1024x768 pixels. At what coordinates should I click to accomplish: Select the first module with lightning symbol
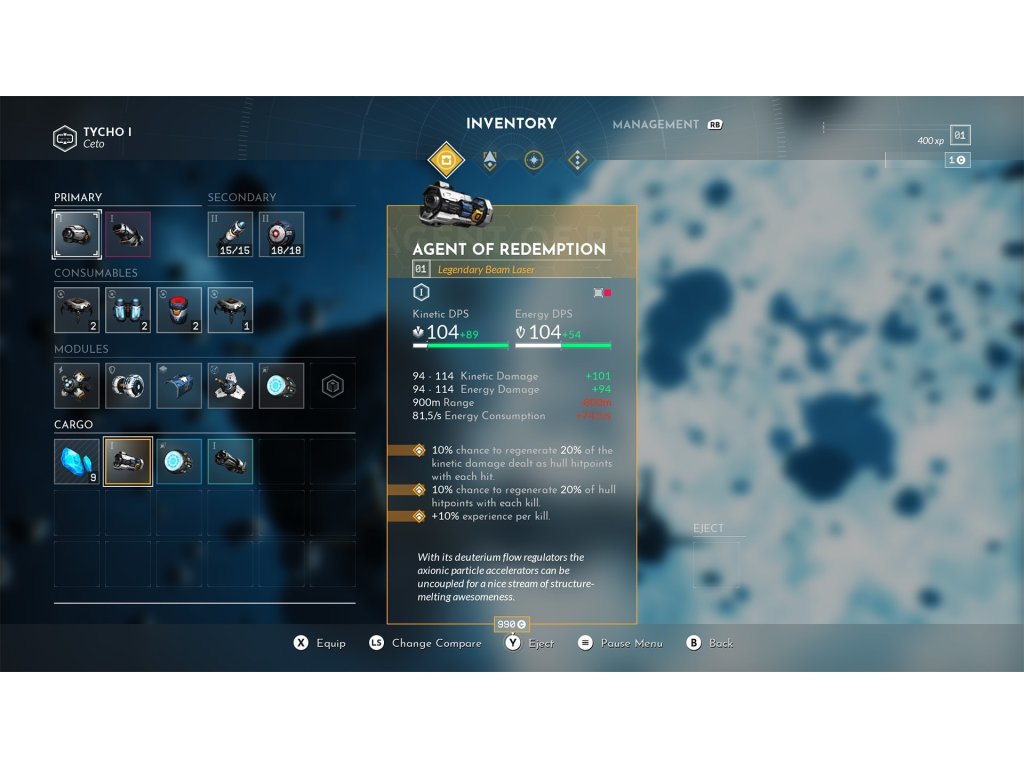(x=77, y=386)
